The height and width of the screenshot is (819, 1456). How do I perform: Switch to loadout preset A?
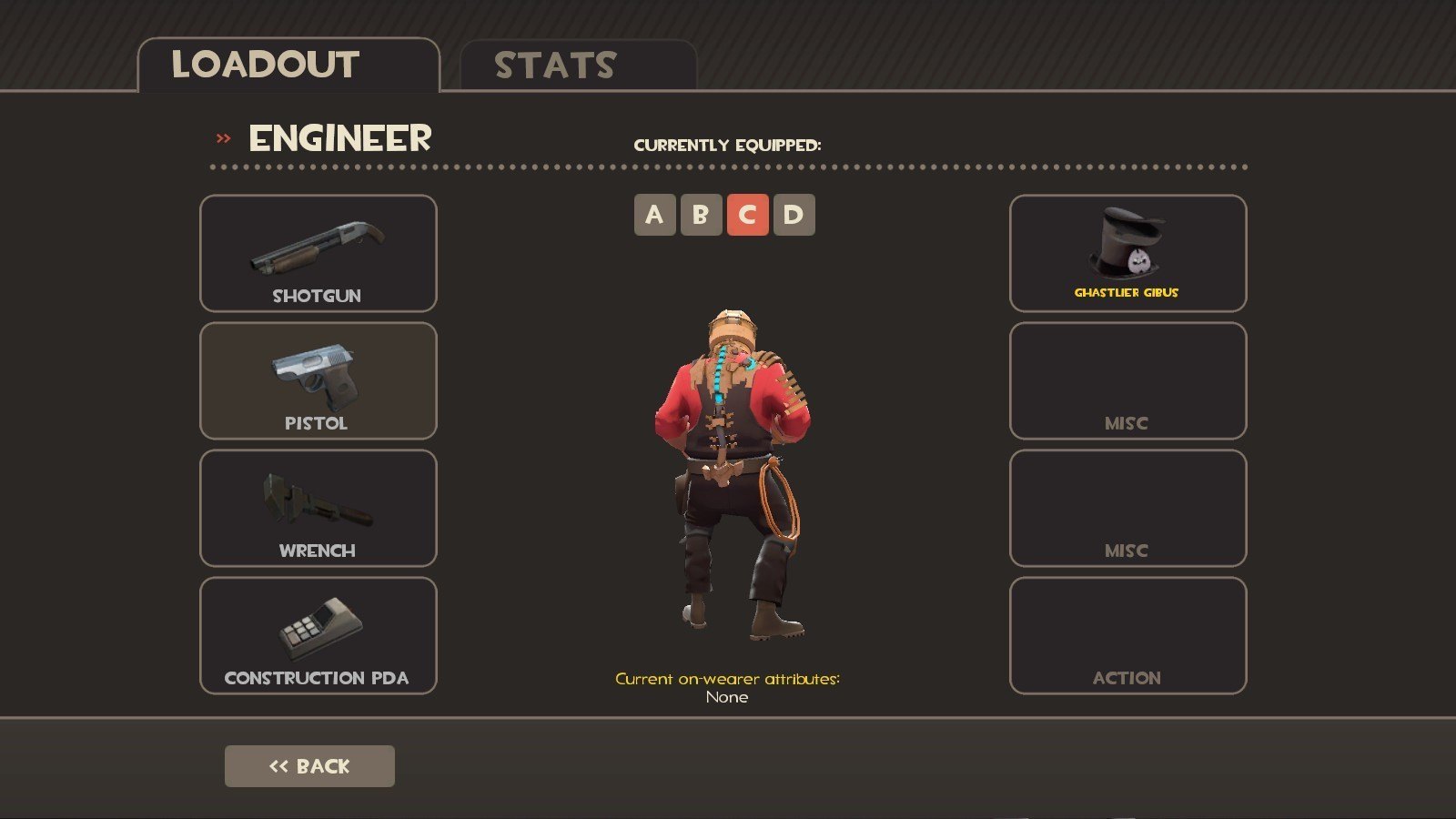click(x=654, y=215)
